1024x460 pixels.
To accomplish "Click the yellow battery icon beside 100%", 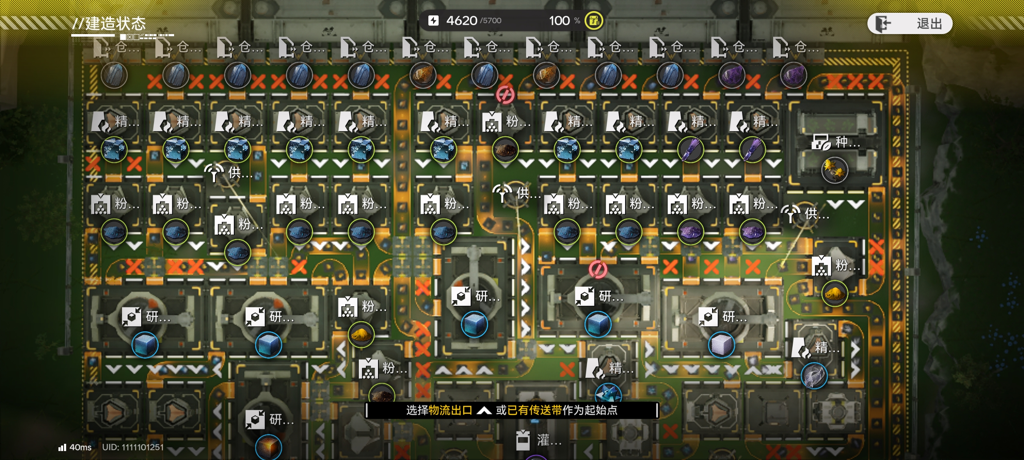I will [x=594, y=20].
